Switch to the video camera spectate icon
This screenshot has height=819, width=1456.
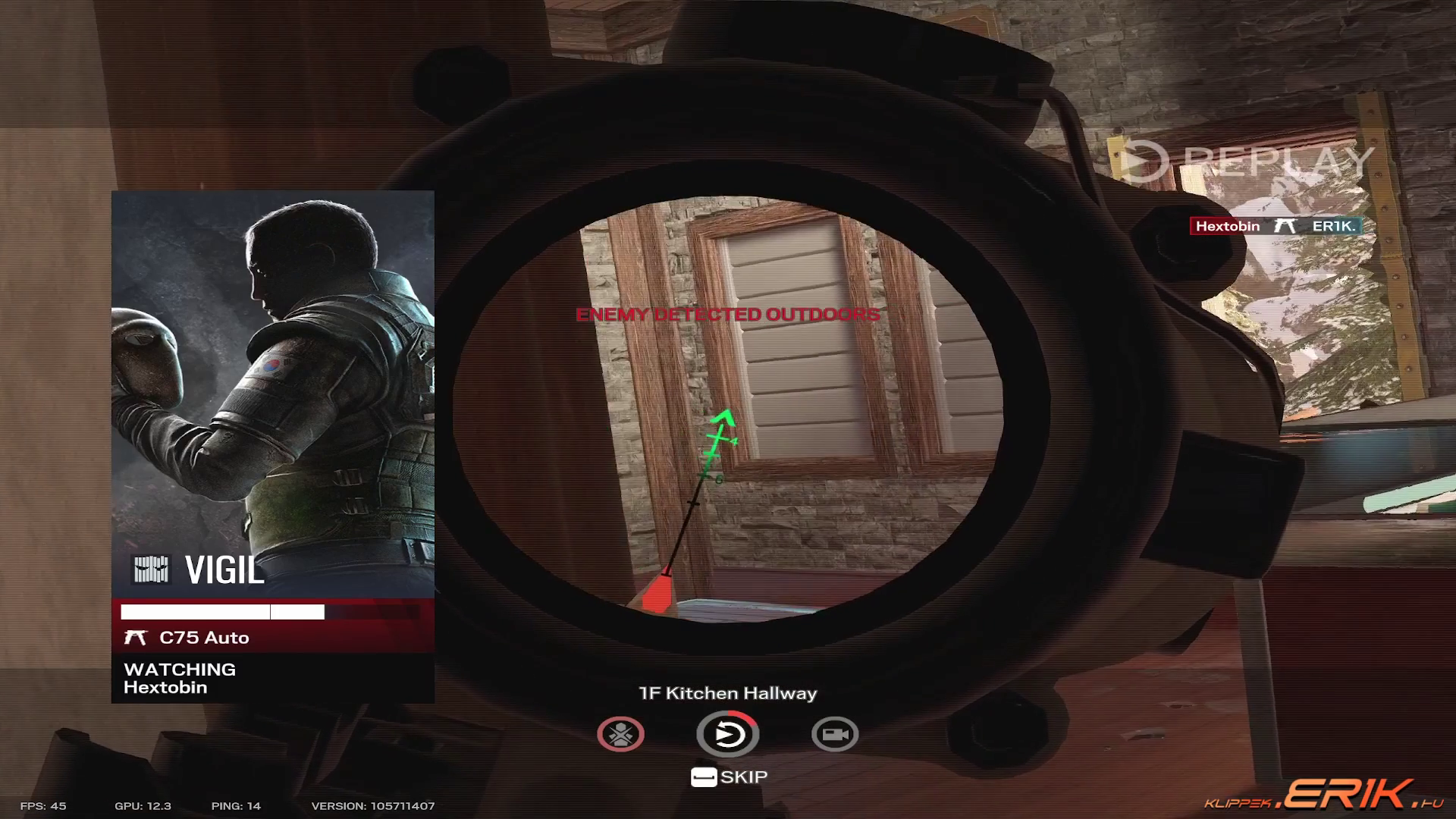coord(834,734)
